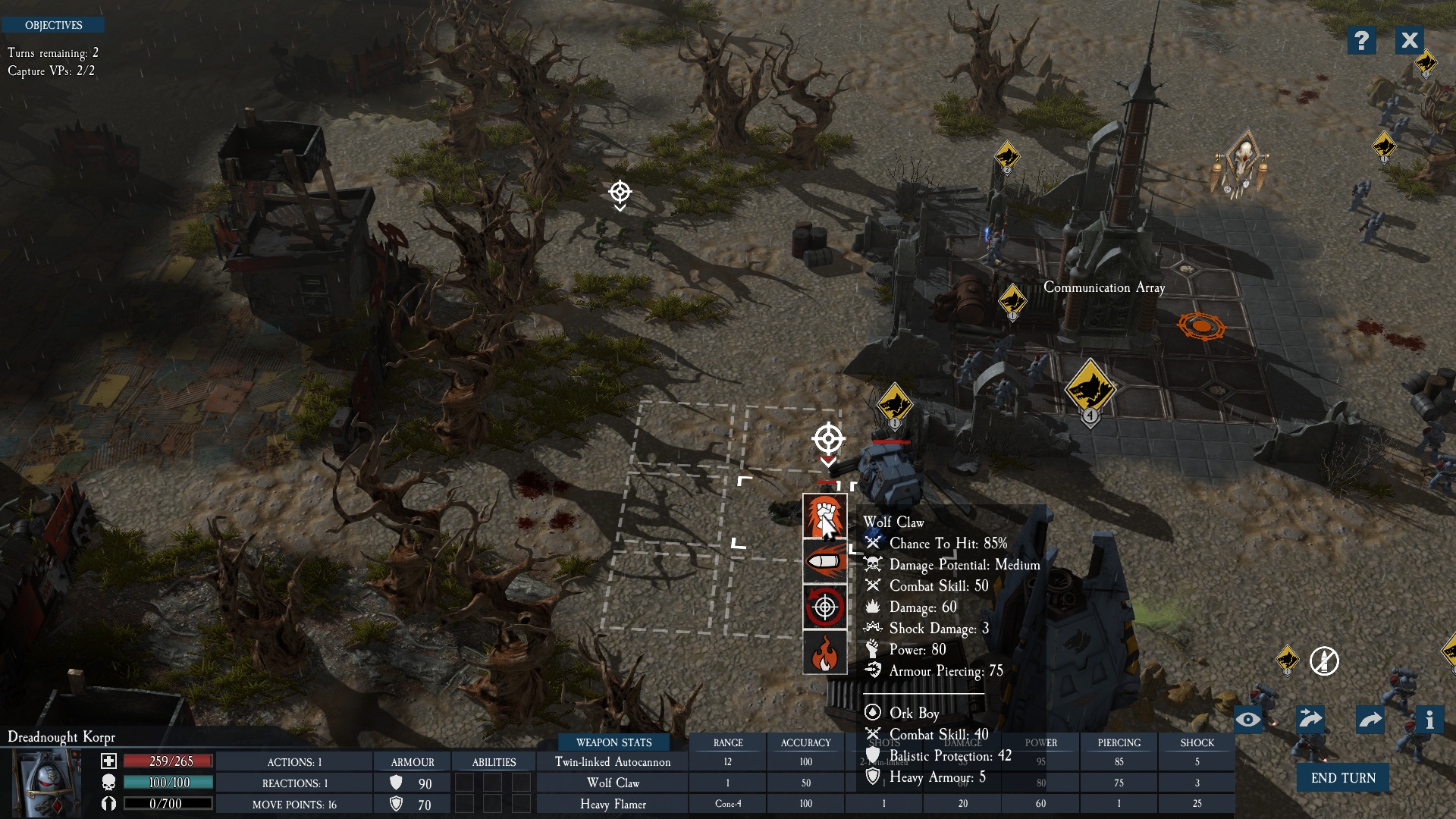
Task: Close the mission with the X button
Action: pos(1409,40)
